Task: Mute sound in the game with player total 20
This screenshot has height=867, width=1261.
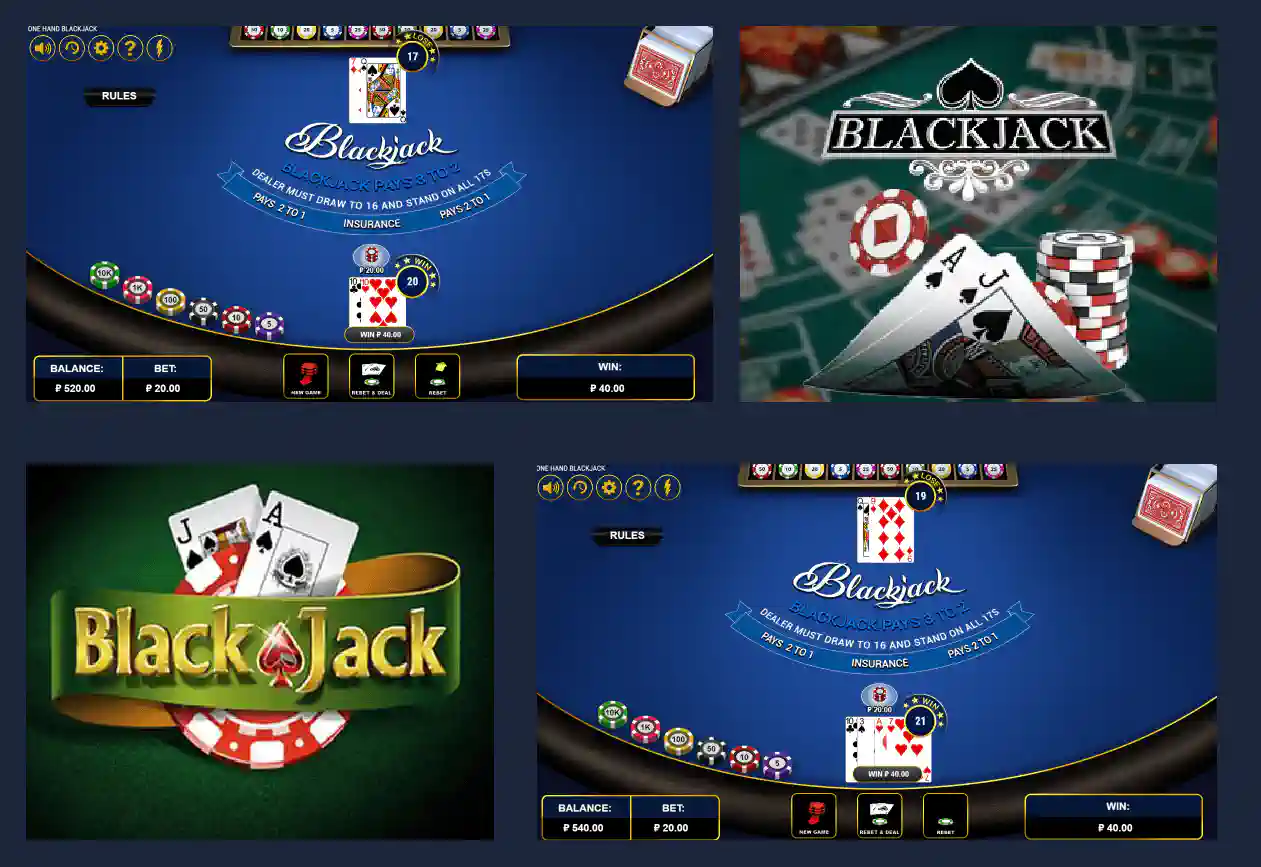Action: (42, 47)
